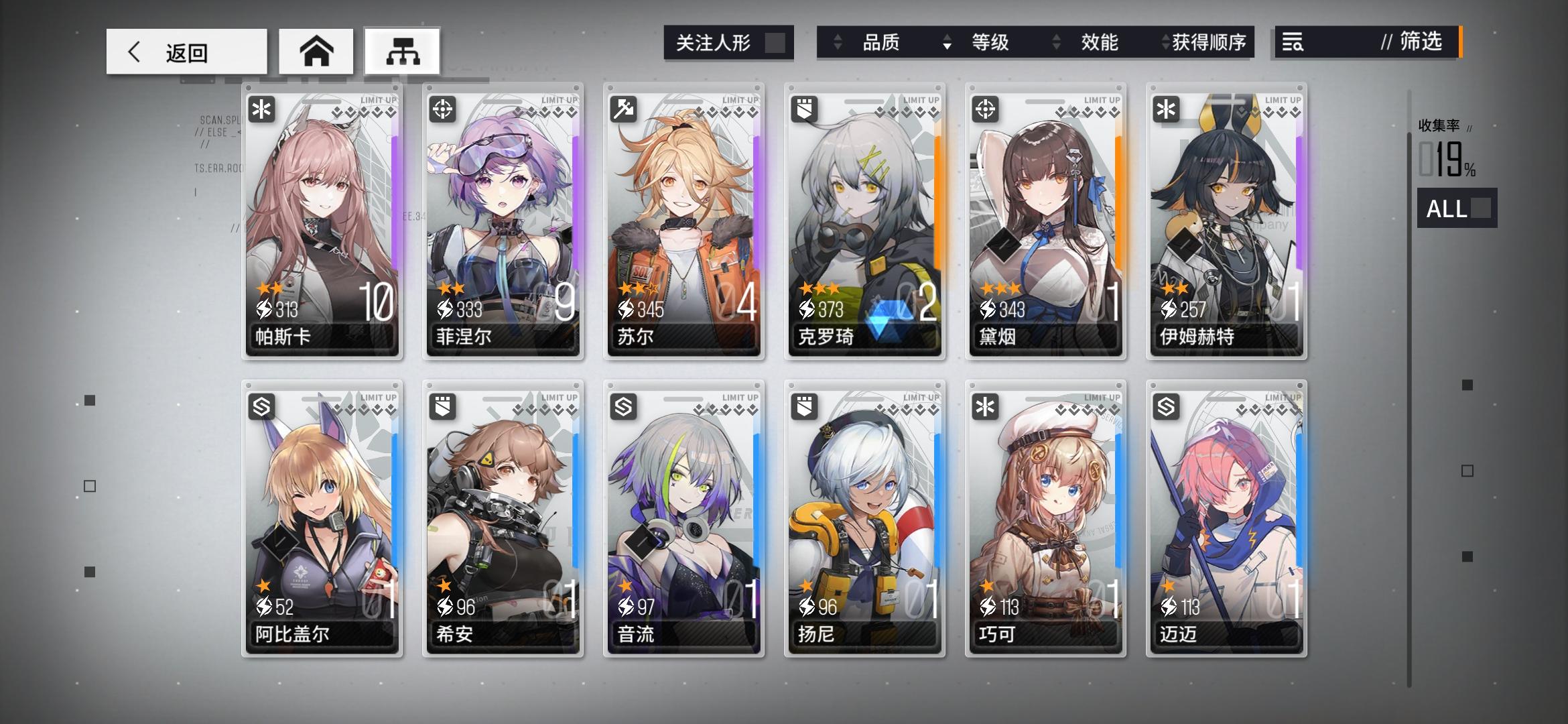Viewport: 1568px width, 724px height.
Task: Switch to the formation tree tab
Action: pyautogui.click(x=402, y=50)
